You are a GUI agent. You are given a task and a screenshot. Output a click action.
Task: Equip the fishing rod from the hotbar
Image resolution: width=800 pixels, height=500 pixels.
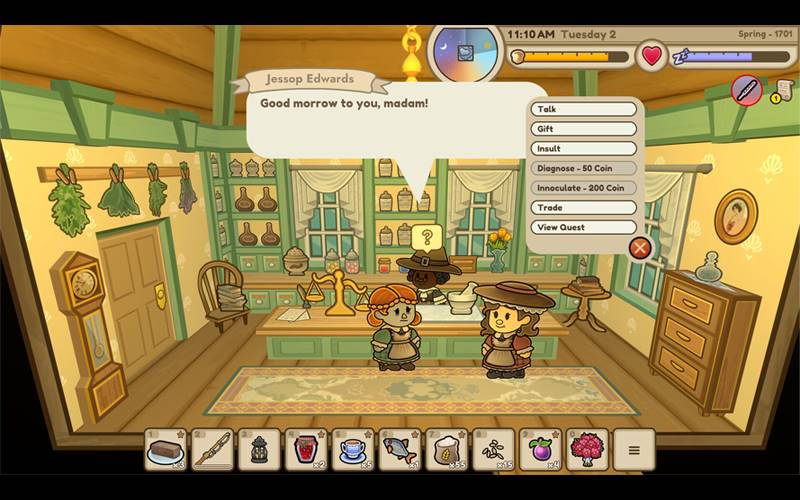[212, 450]
